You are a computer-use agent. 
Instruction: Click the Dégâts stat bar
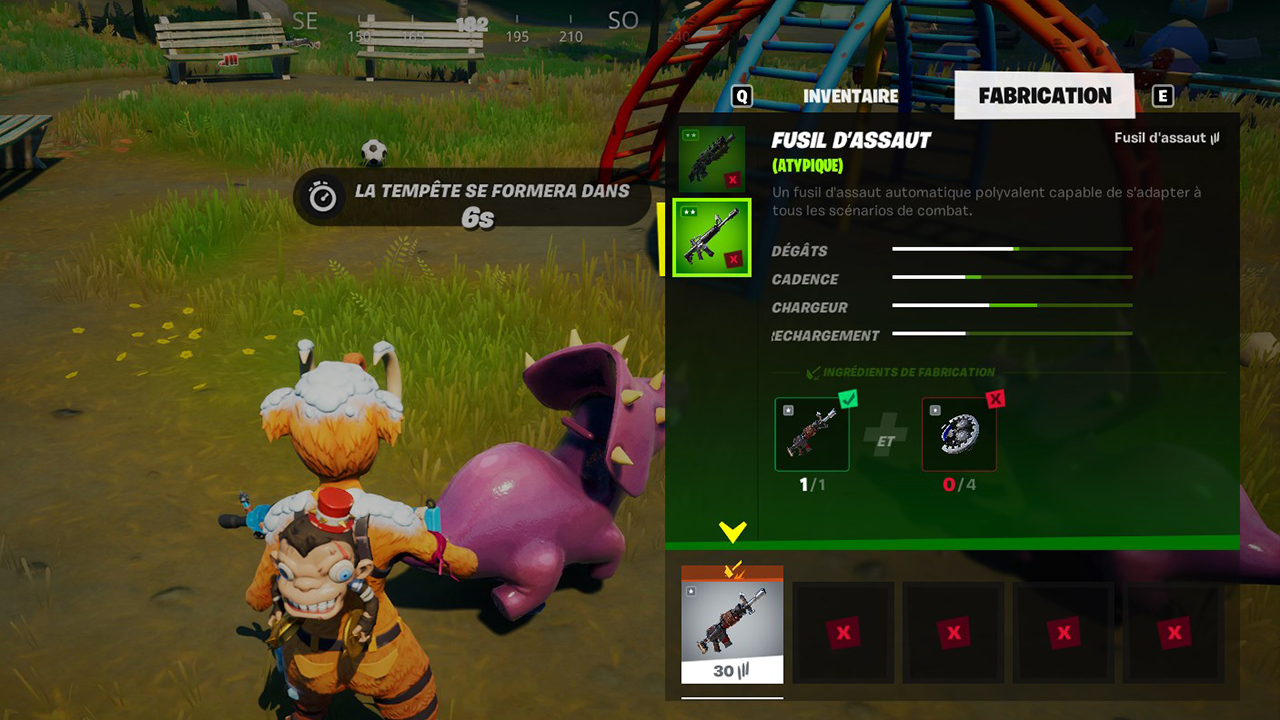pyautogui.click(x=1010, y=251)
